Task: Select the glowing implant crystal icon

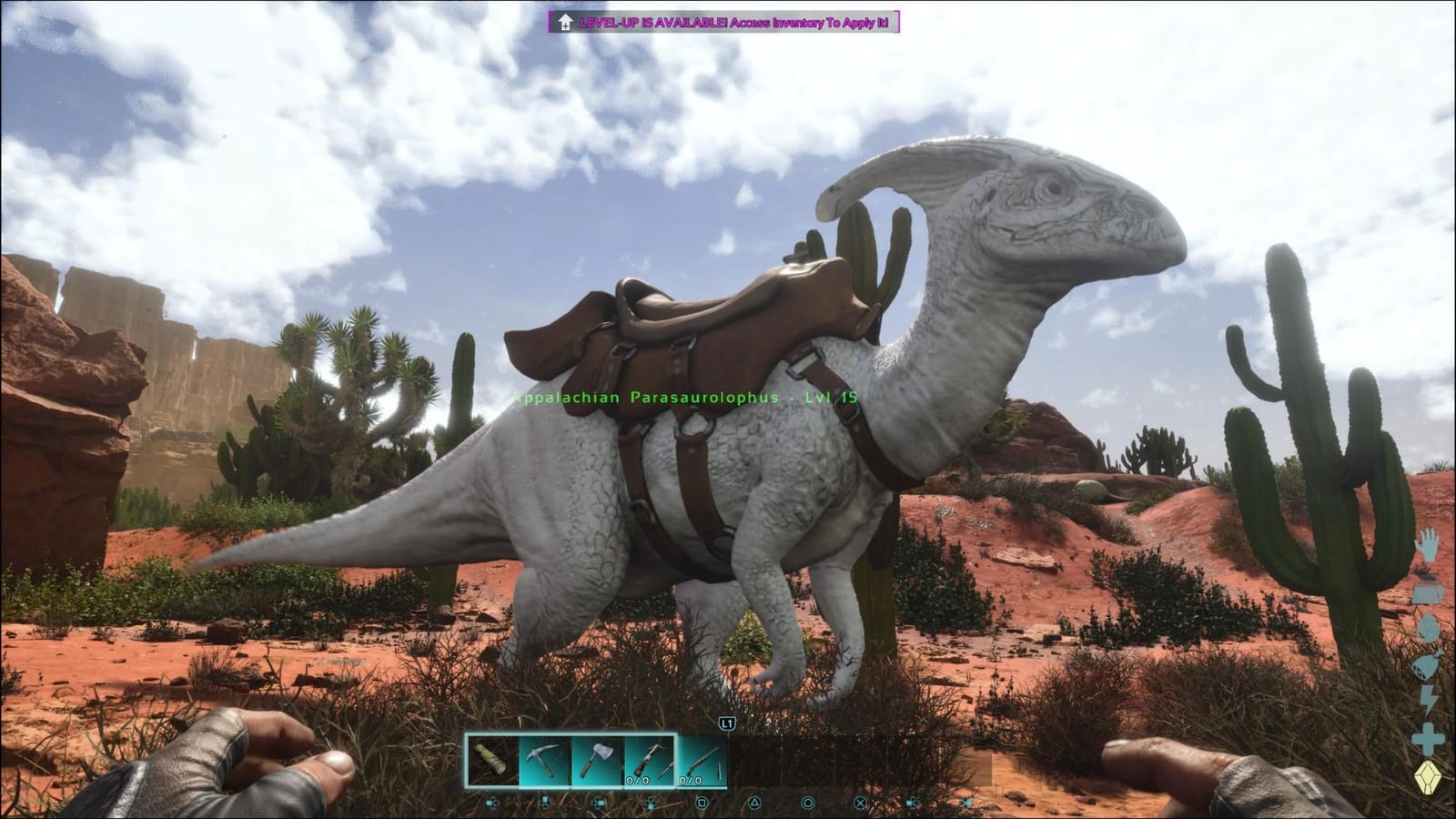Action: point(1427,776)
